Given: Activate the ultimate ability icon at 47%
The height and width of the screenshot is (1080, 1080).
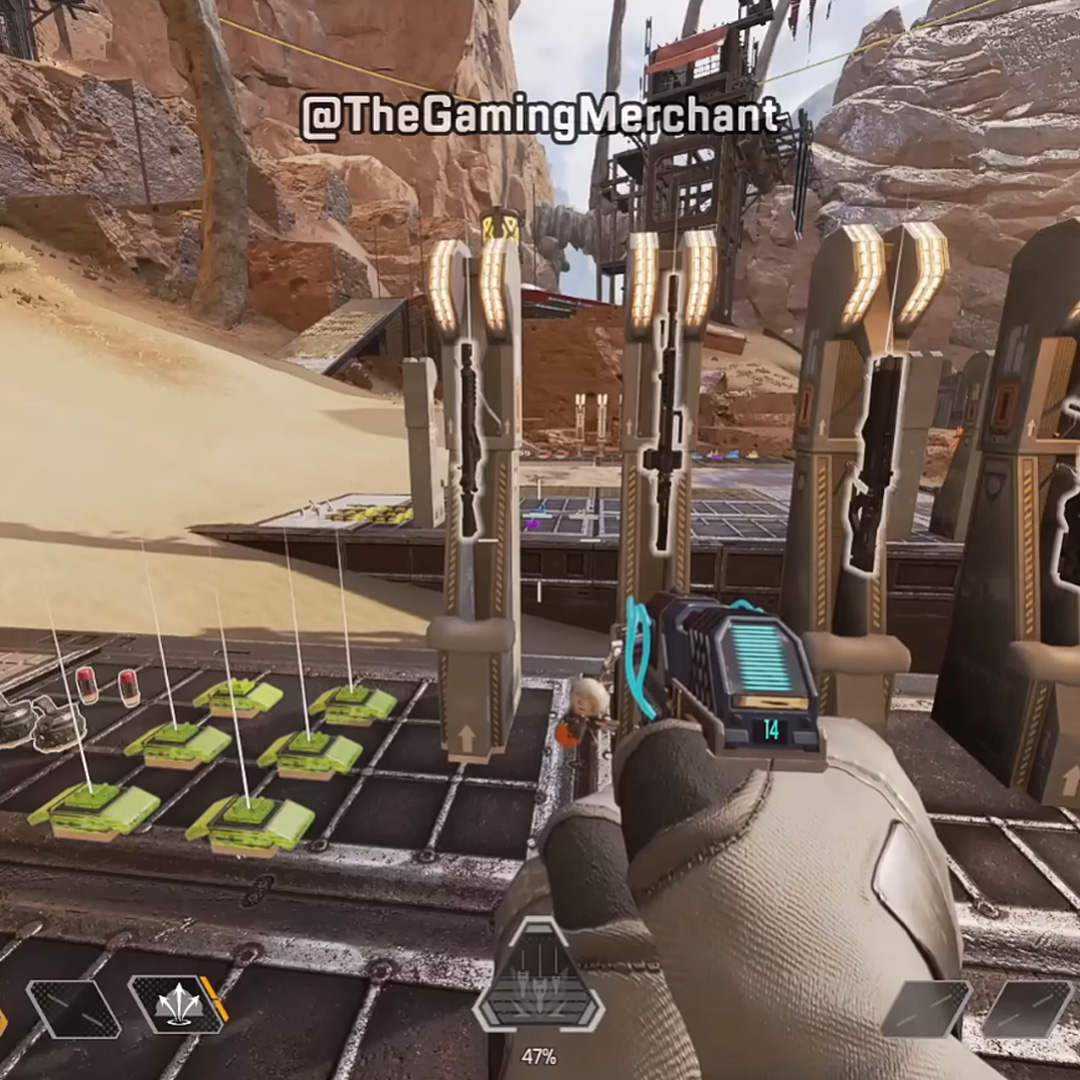Looking at the screenshot, I should click(x=538, y=990).
